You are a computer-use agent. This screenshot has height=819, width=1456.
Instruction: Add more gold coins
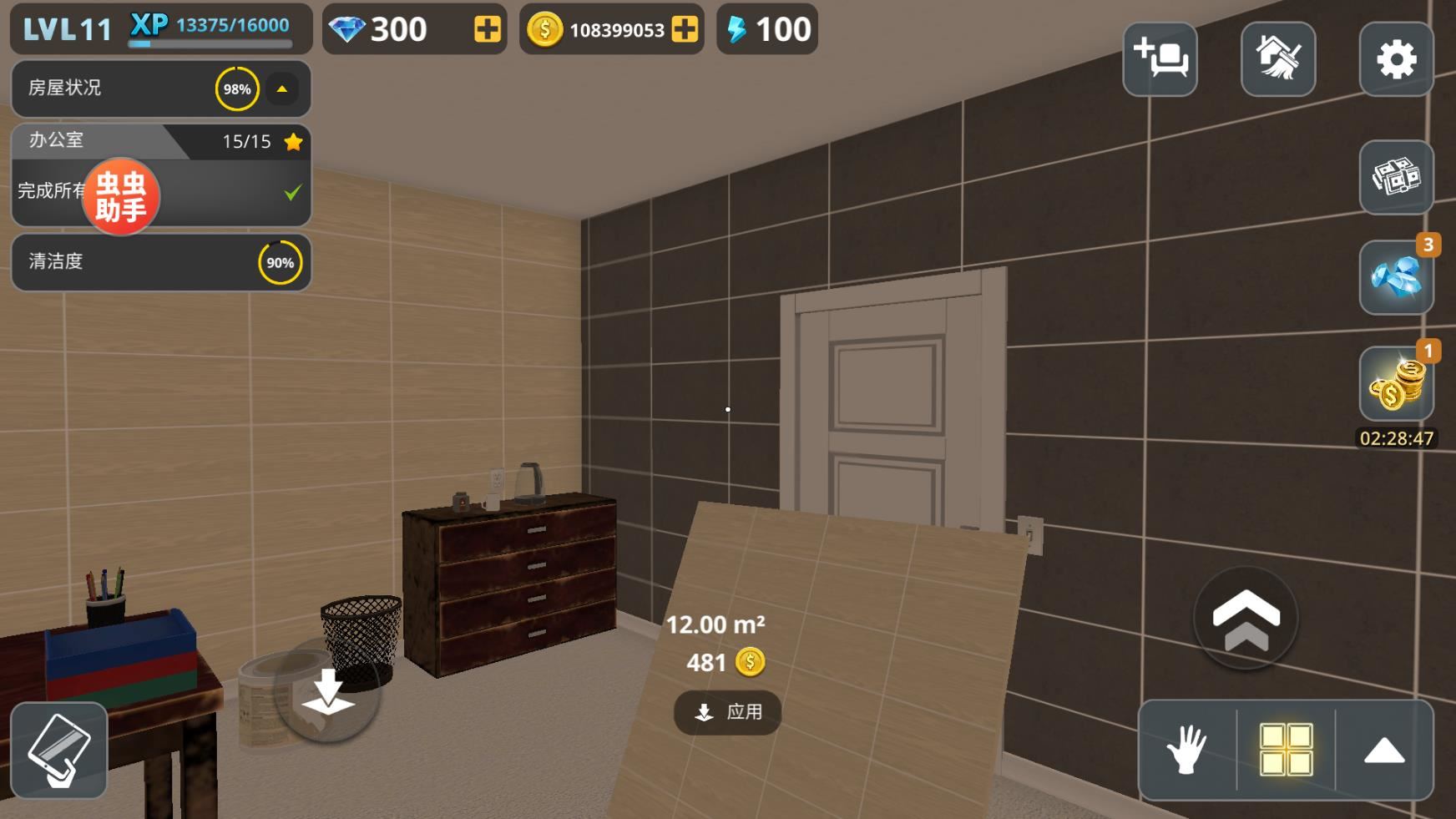685,30
